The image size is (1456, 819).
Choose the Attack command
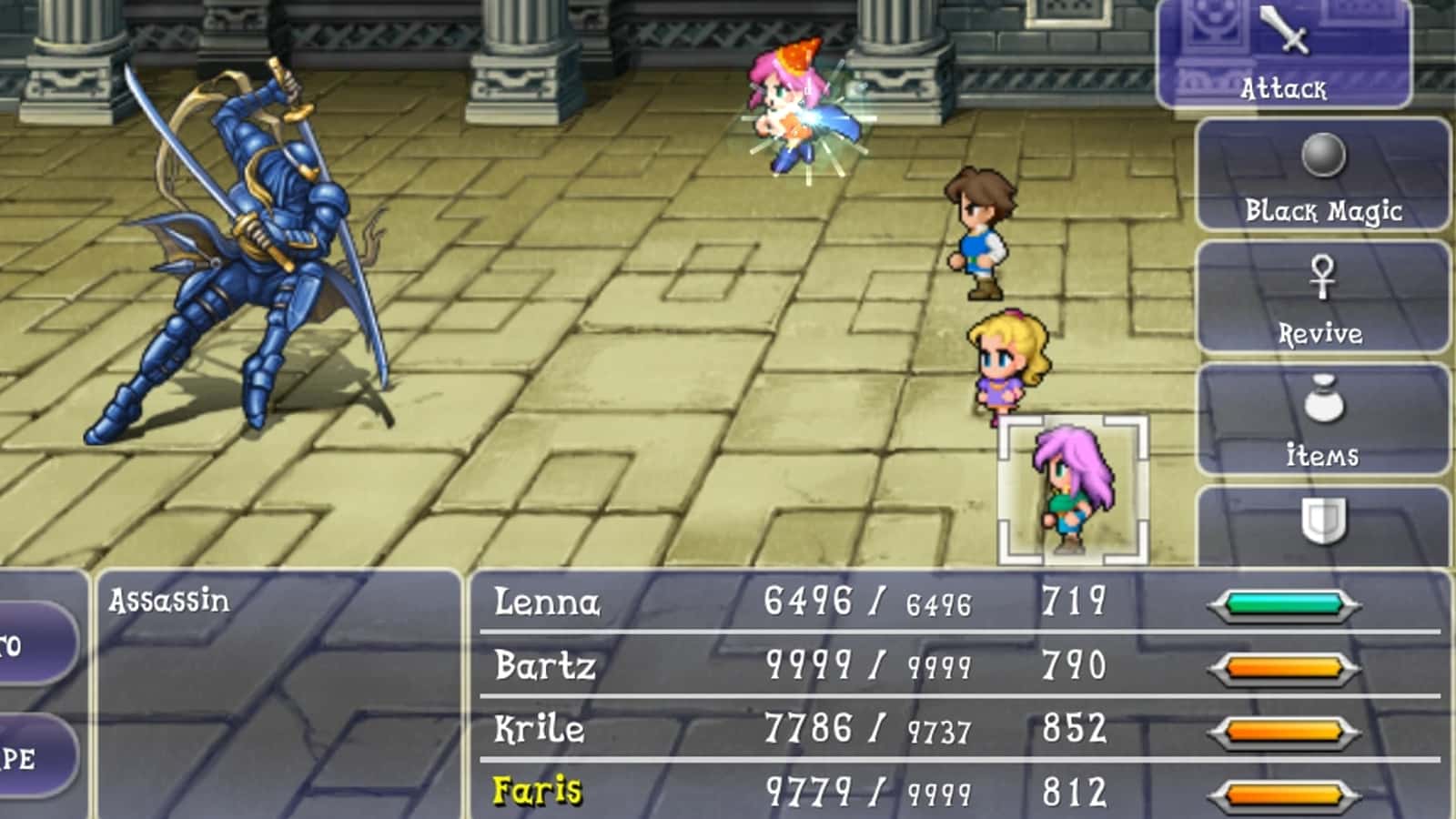coord(1283,55)
